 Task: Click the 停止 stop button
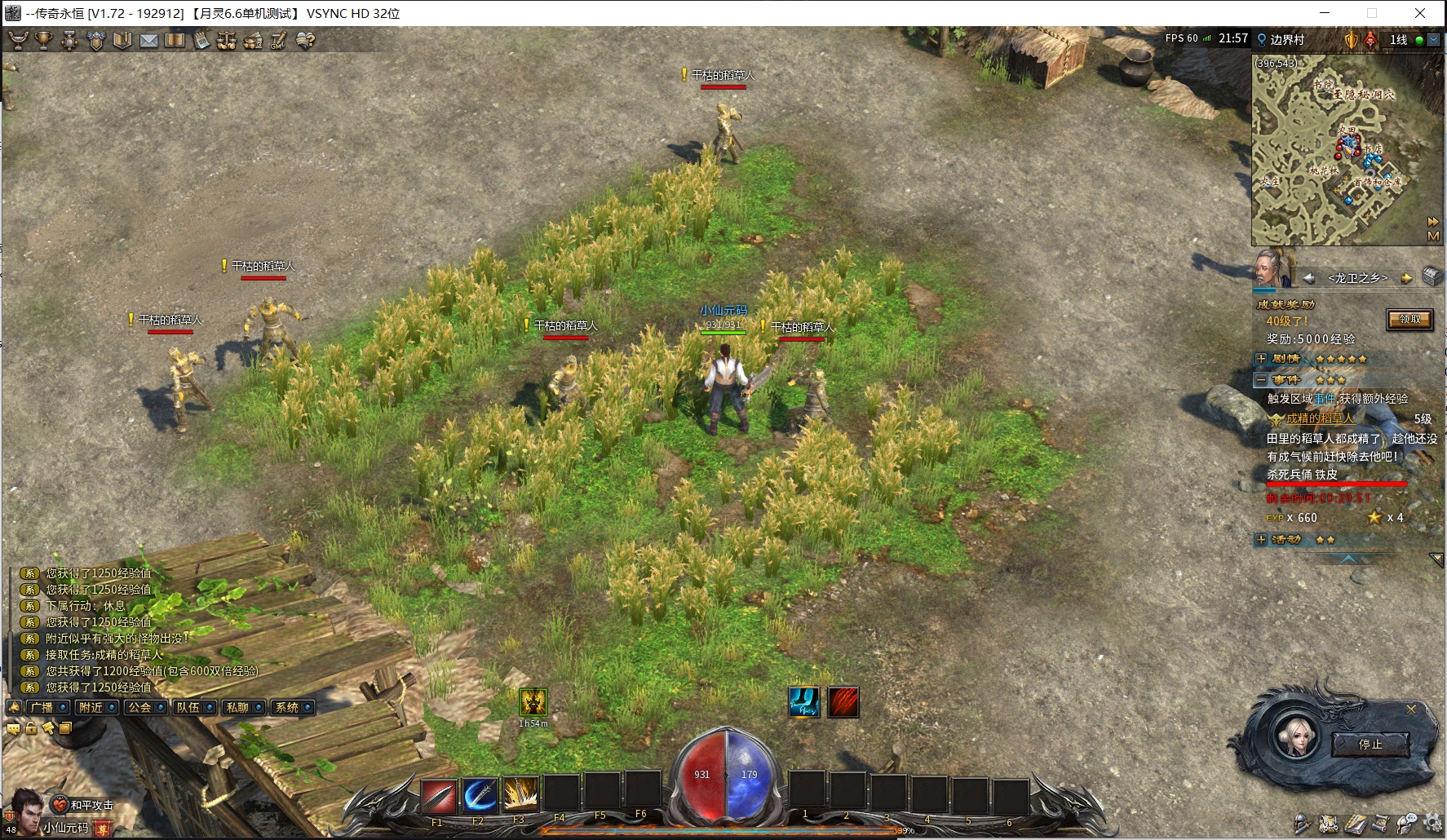(x=1370, y=744)
